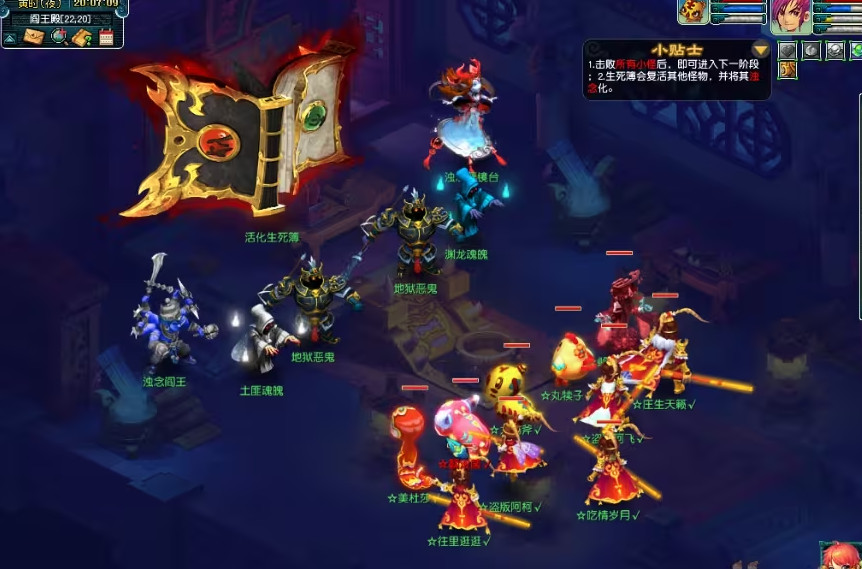Screen dimensions: 862x569
Task: Open the mail envelope icon
Action: pos(34,37)
